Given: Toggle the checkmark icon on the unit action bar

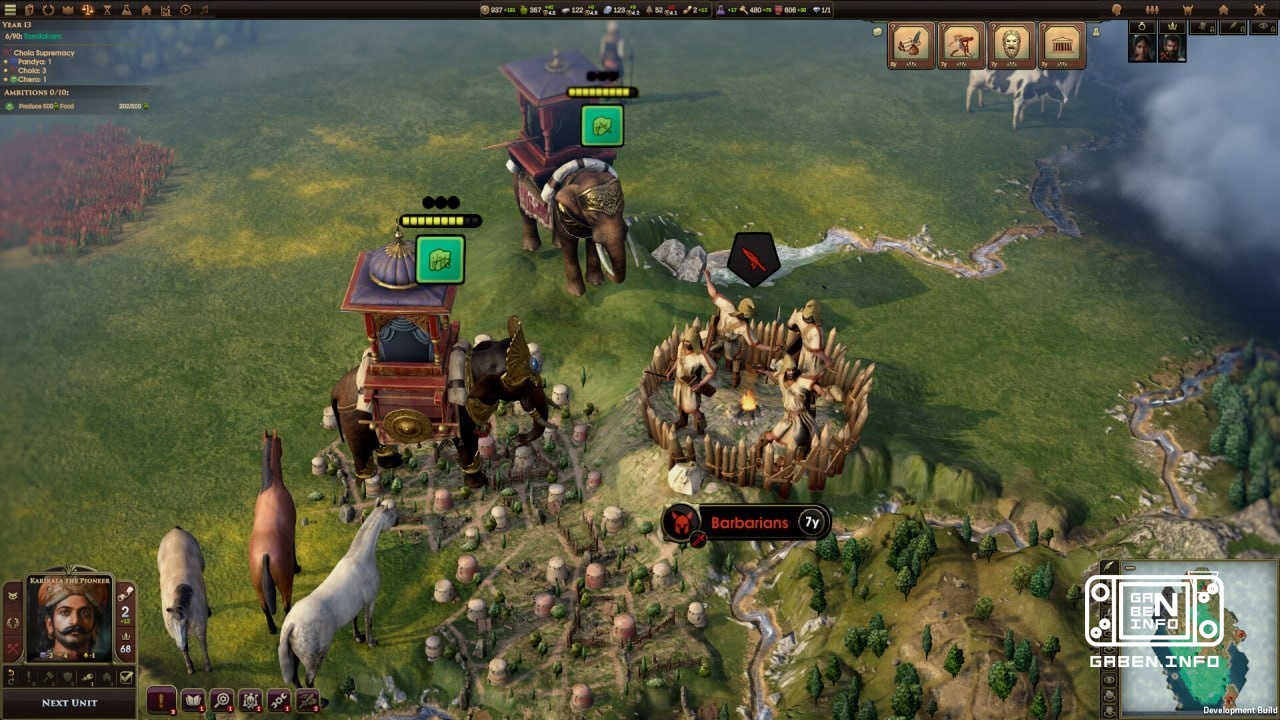Looking at the screenshot, I should (127, 677).
